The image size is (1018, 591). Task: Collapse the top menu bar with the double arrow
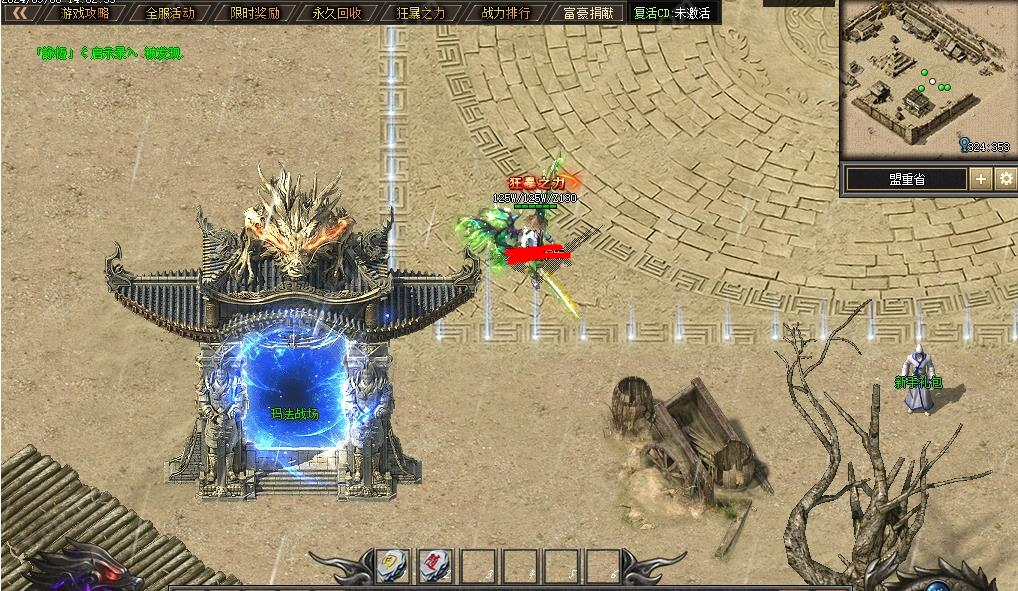point(19,13)
